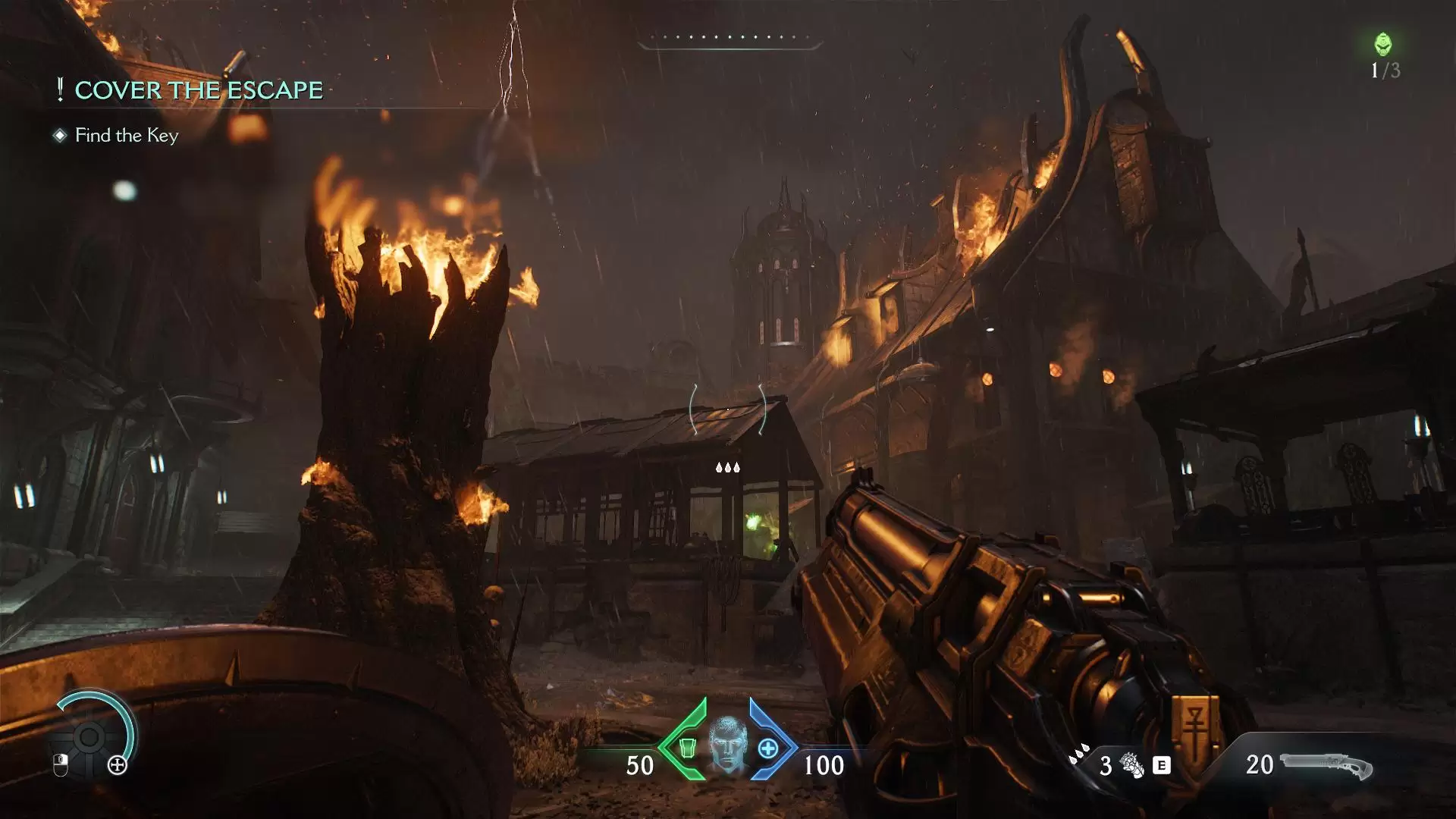The height and width of the screenshot is (819, 1456).
Task: Click the compass strip at the top
Action: pos(729,39)
